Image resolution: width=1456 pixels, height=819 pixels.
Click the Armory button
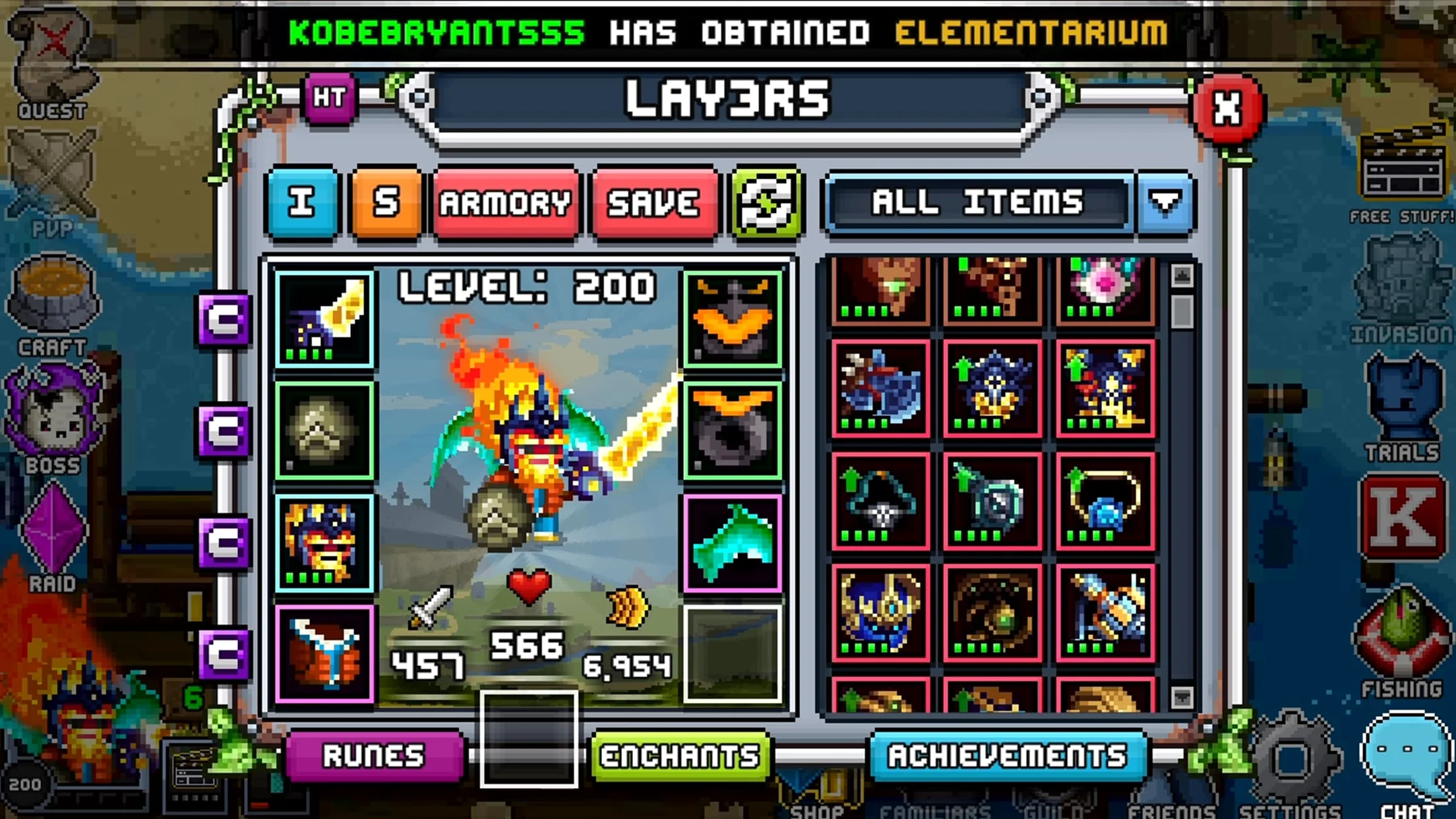coord(506,202)
